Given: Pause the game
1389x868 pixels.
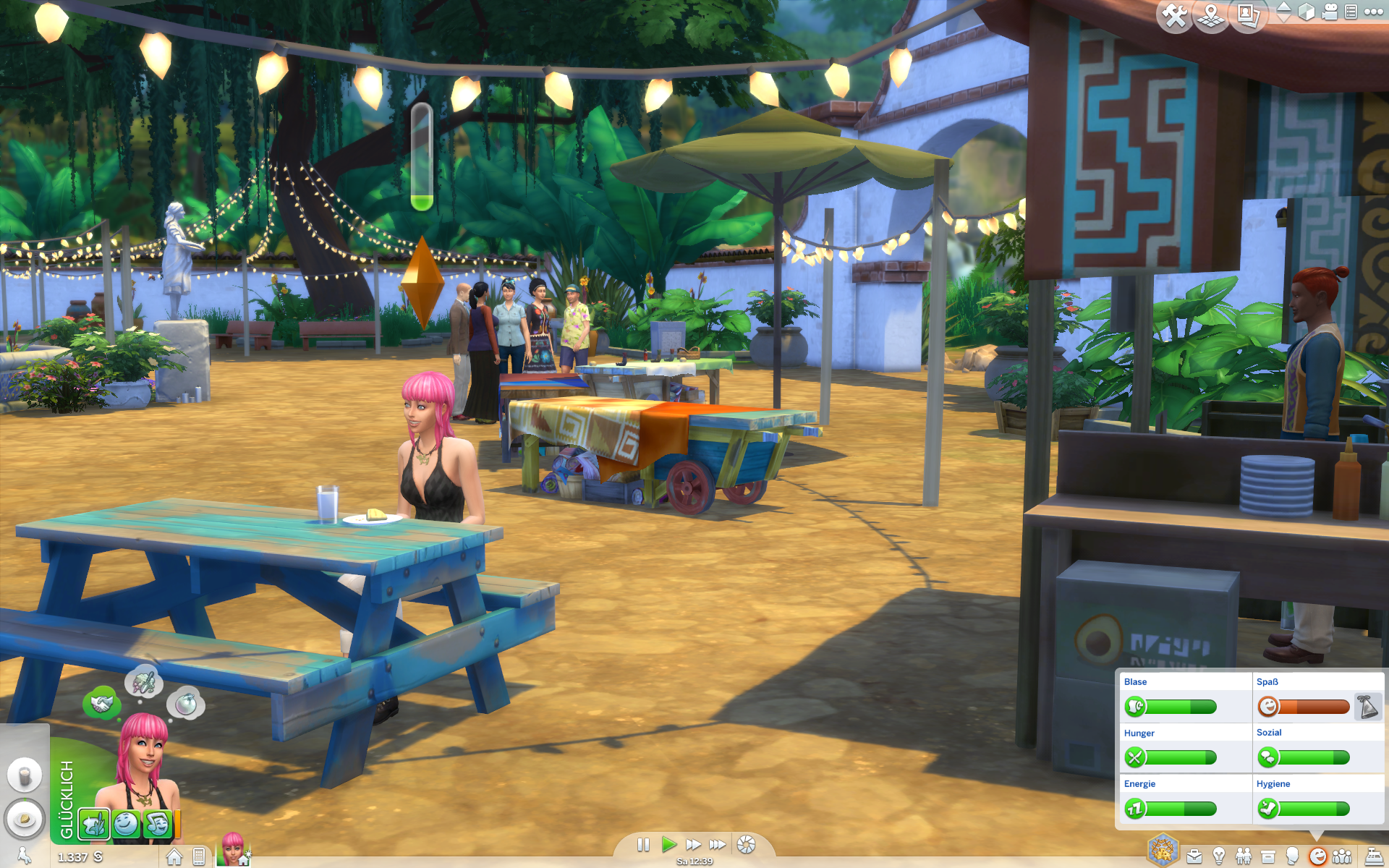Looking at the screenshot, I should [x=643, y=845].
